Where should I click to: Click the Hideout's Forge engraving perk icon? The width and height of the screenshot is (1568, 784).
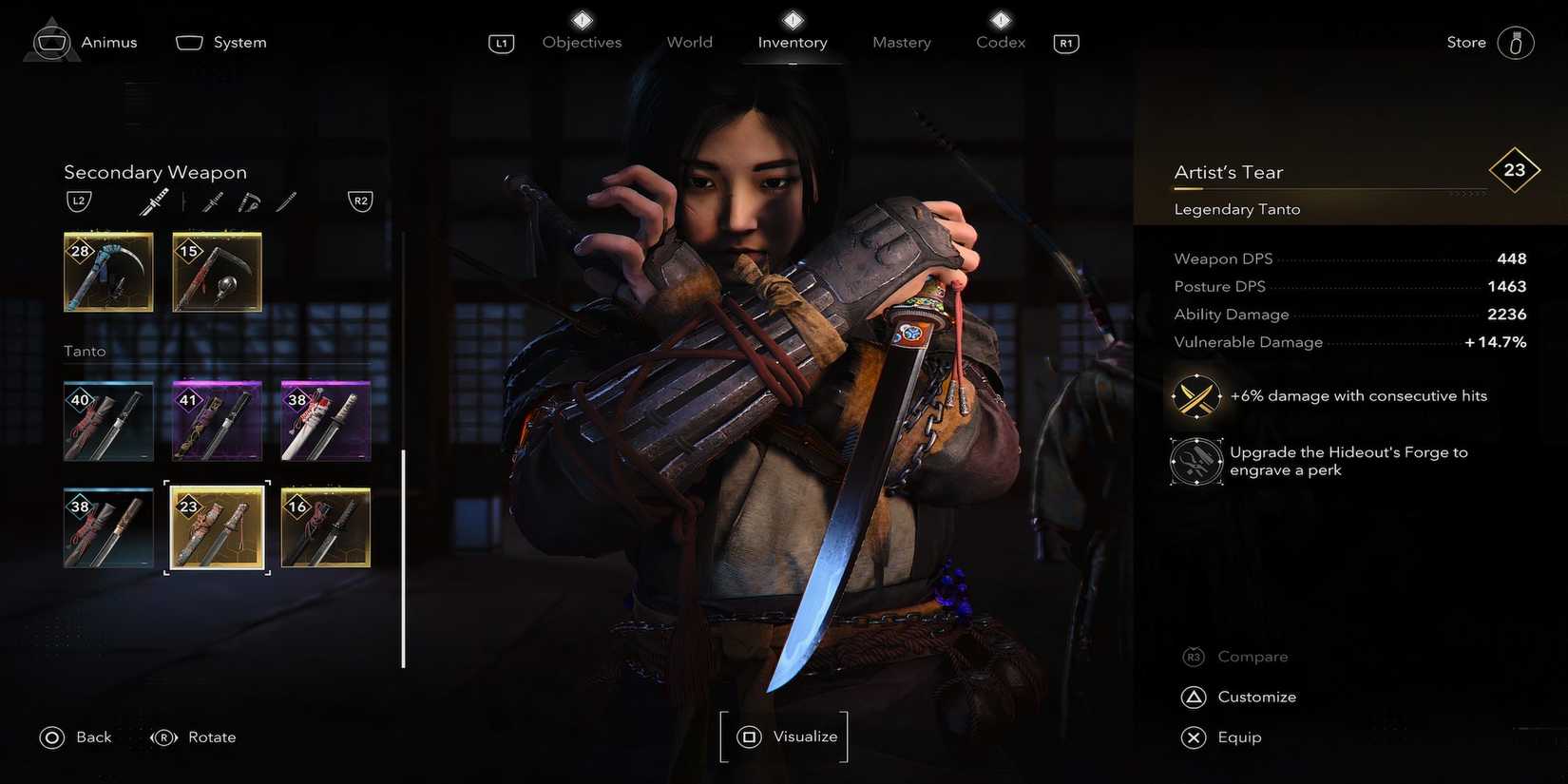point(1195,461)
